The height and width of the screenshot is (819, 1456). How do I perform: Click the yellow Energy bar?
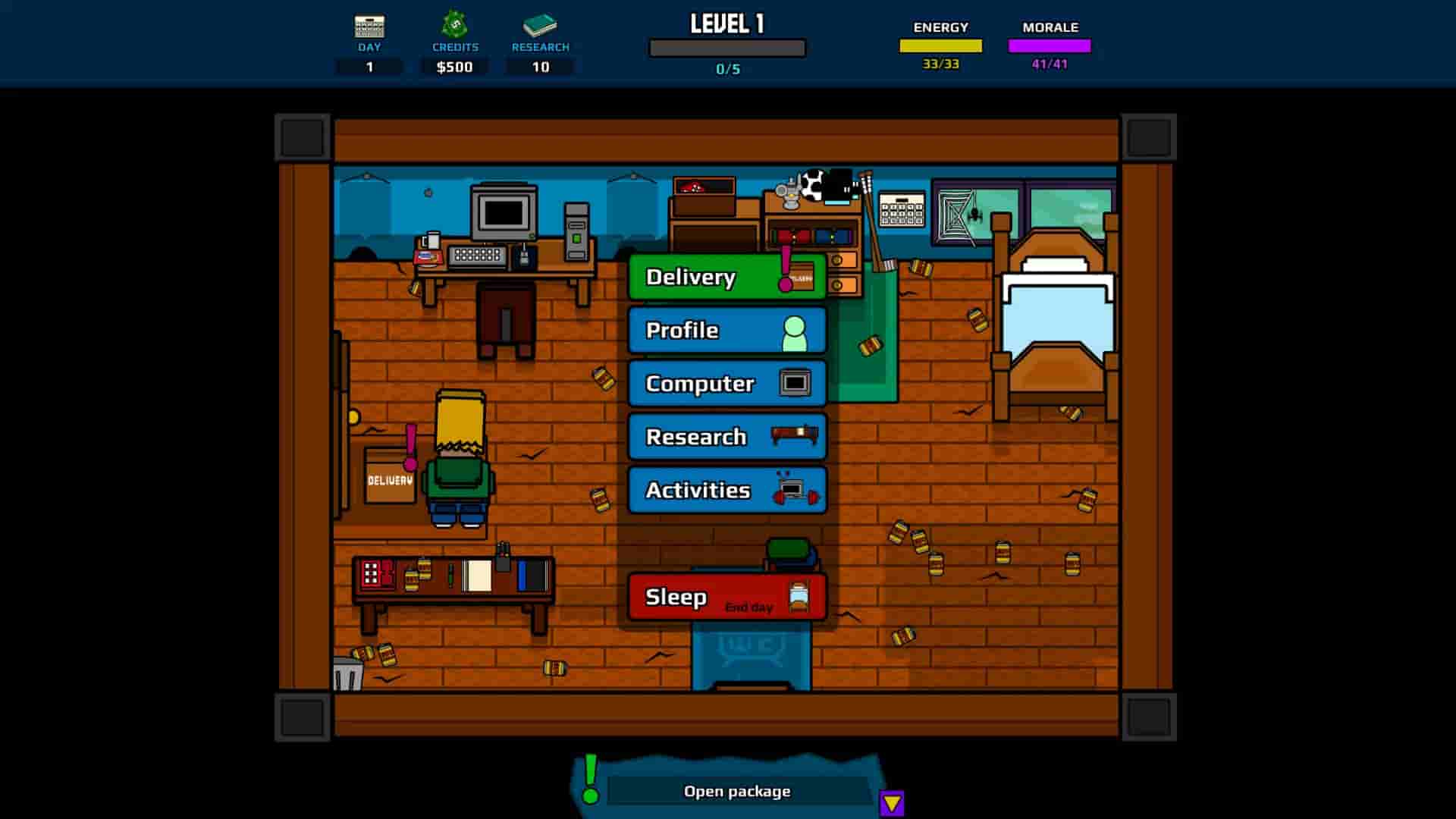pyautogui.click(x=940, y=45)
